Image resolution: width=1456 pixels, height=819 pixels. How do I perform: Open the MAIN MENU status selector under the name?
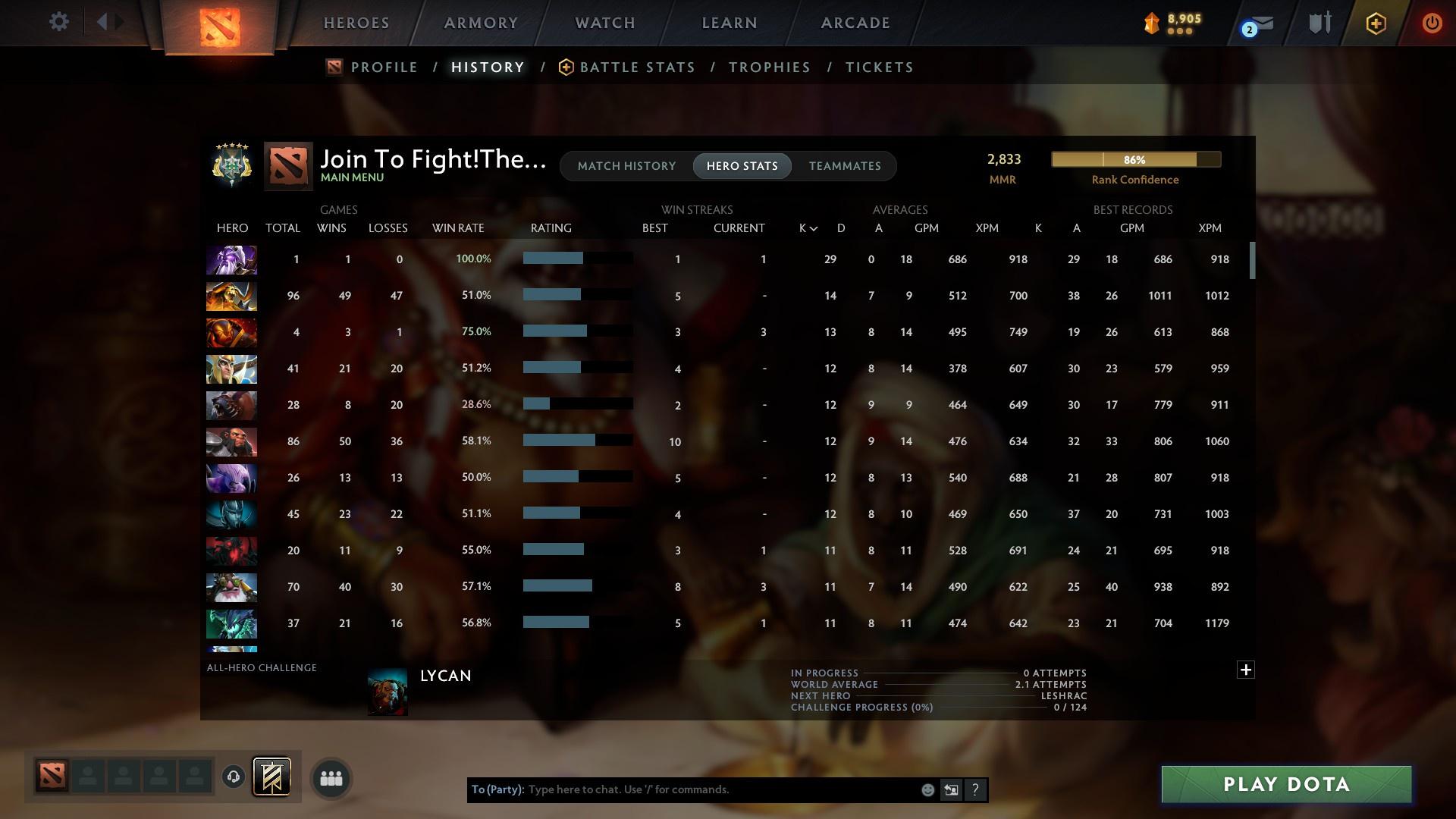(351, 177)
